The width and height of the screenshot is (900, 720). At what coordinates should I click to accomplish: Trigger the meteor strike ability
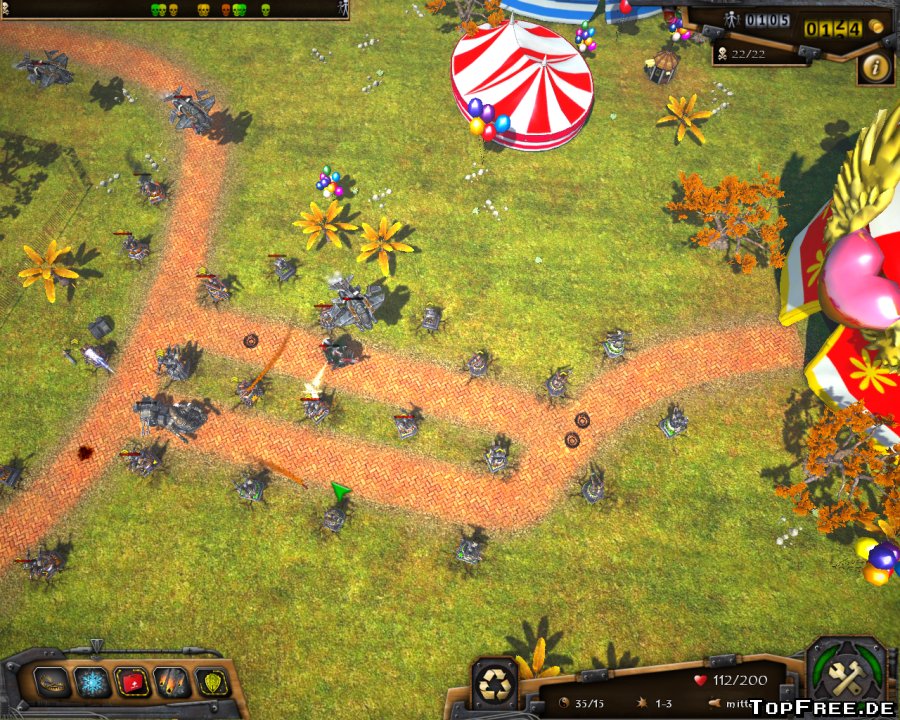click(172, 683)
